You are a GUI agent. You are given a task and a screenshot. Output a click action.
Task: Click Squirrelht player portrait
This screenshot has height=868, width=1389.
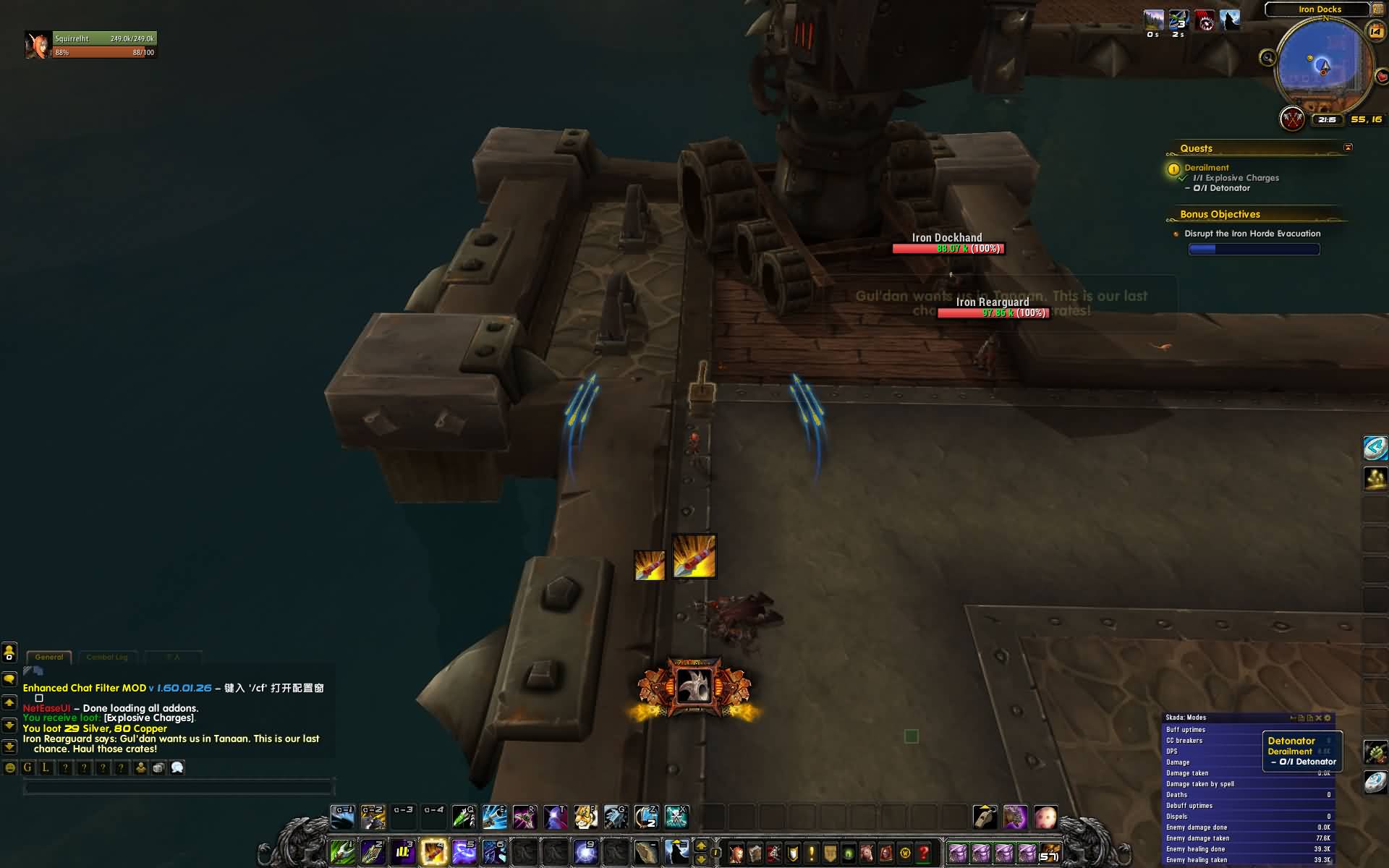pyautogui.click(x=37, y=45)
